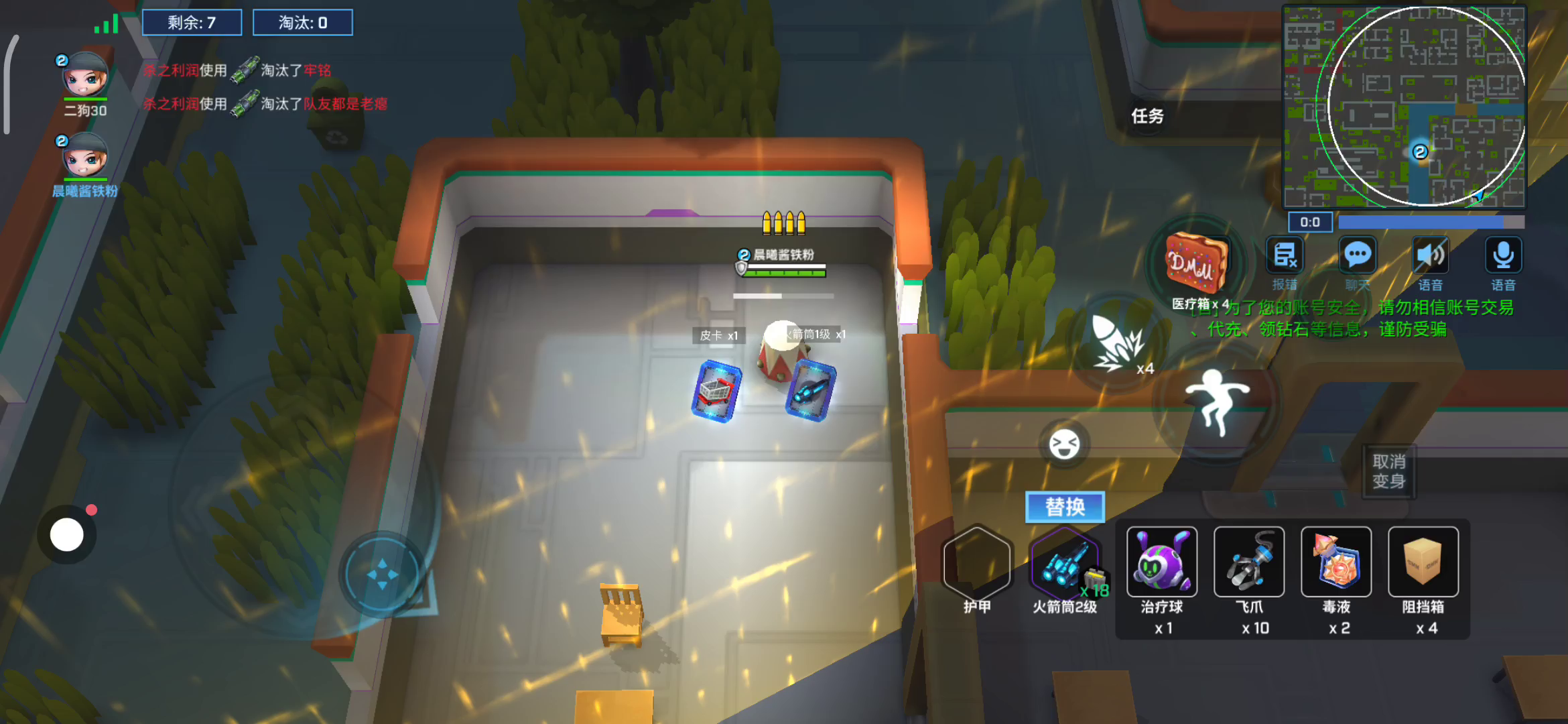1568x724 pixels.
Task: Choose the 毒液 venom item
Action: tap(1335, 562)
